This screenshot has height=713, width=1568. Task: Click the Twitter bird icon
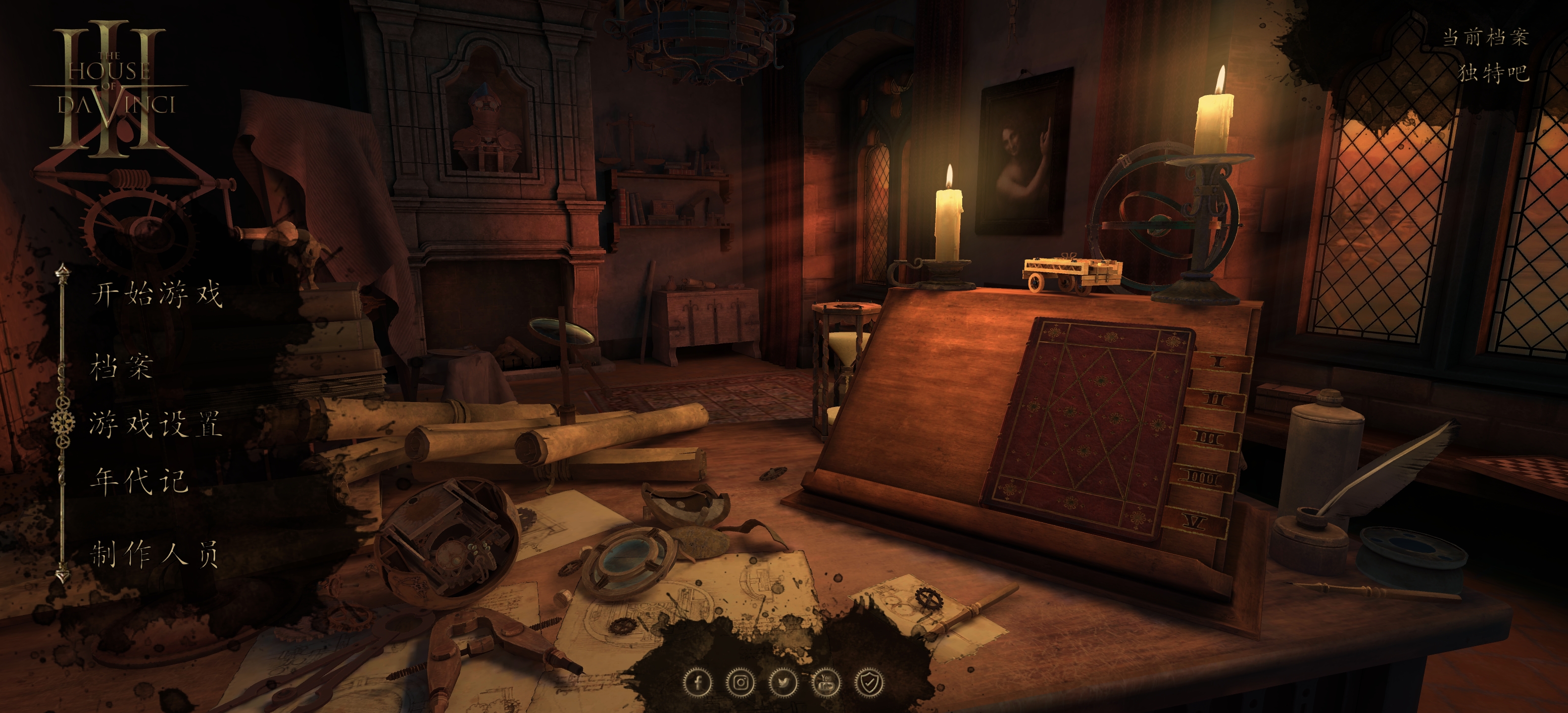click(x=783, y=682)
